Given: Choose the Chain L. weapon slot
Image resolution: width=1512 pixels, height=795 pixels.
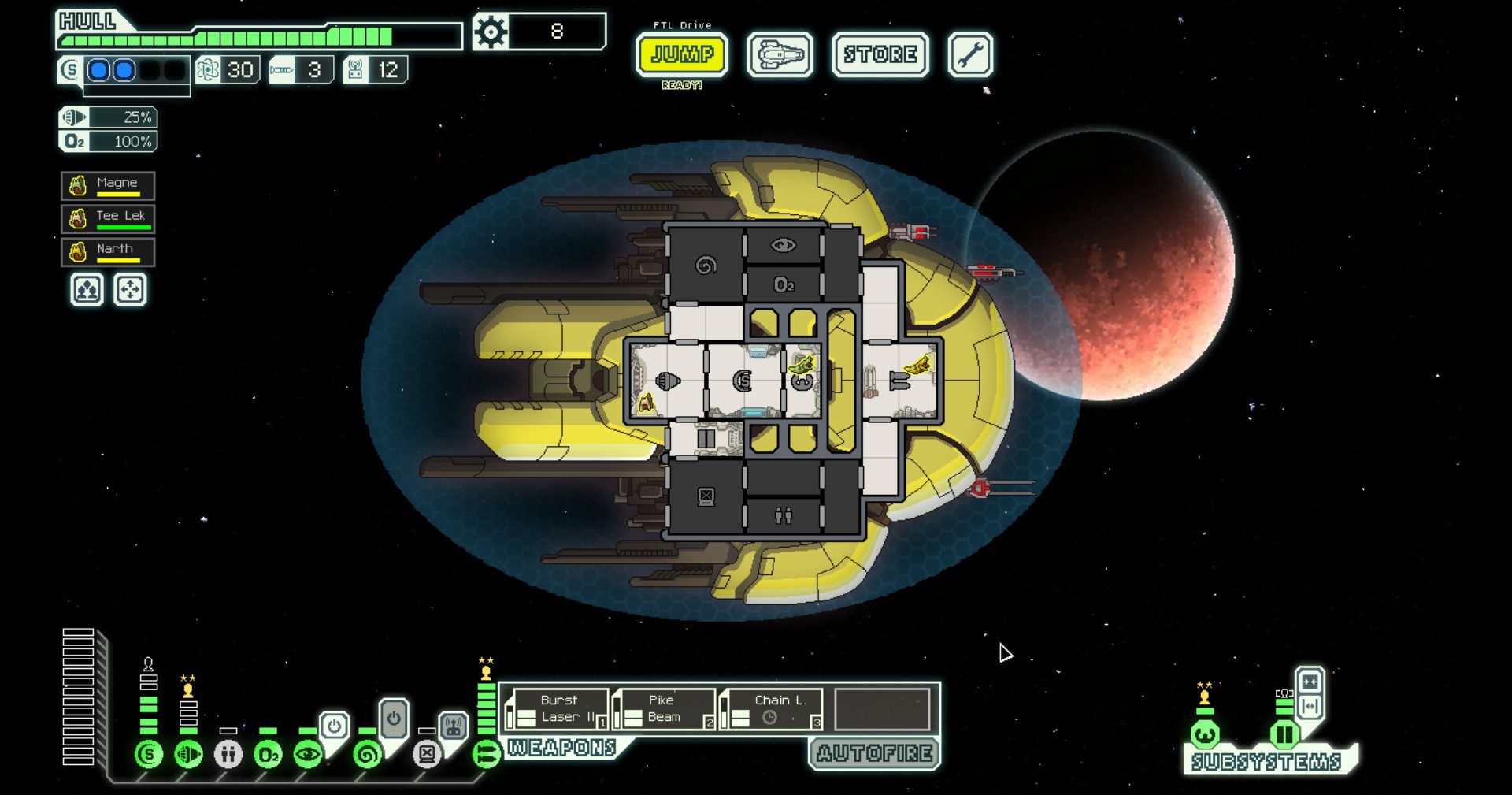Looking at the screenshot, I should (x=772, y=709).
